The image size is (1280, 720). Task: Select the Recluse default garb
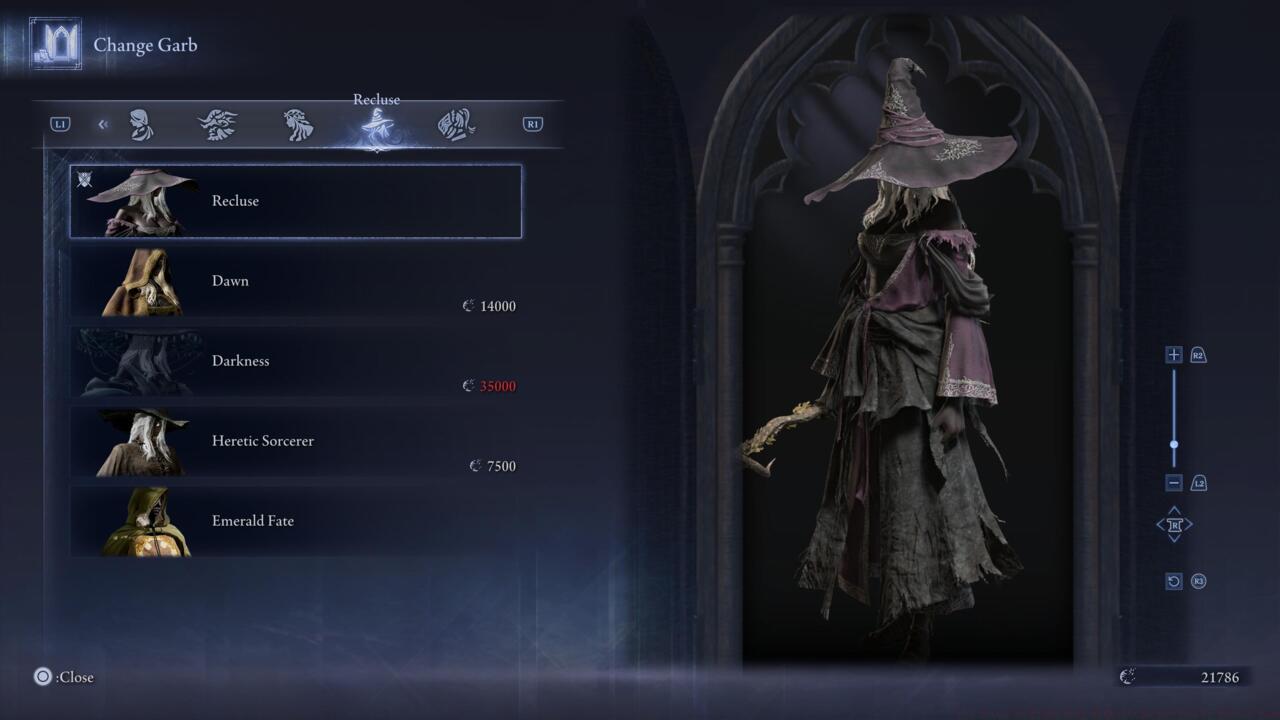pyautogui.click(x=296, y=201)
